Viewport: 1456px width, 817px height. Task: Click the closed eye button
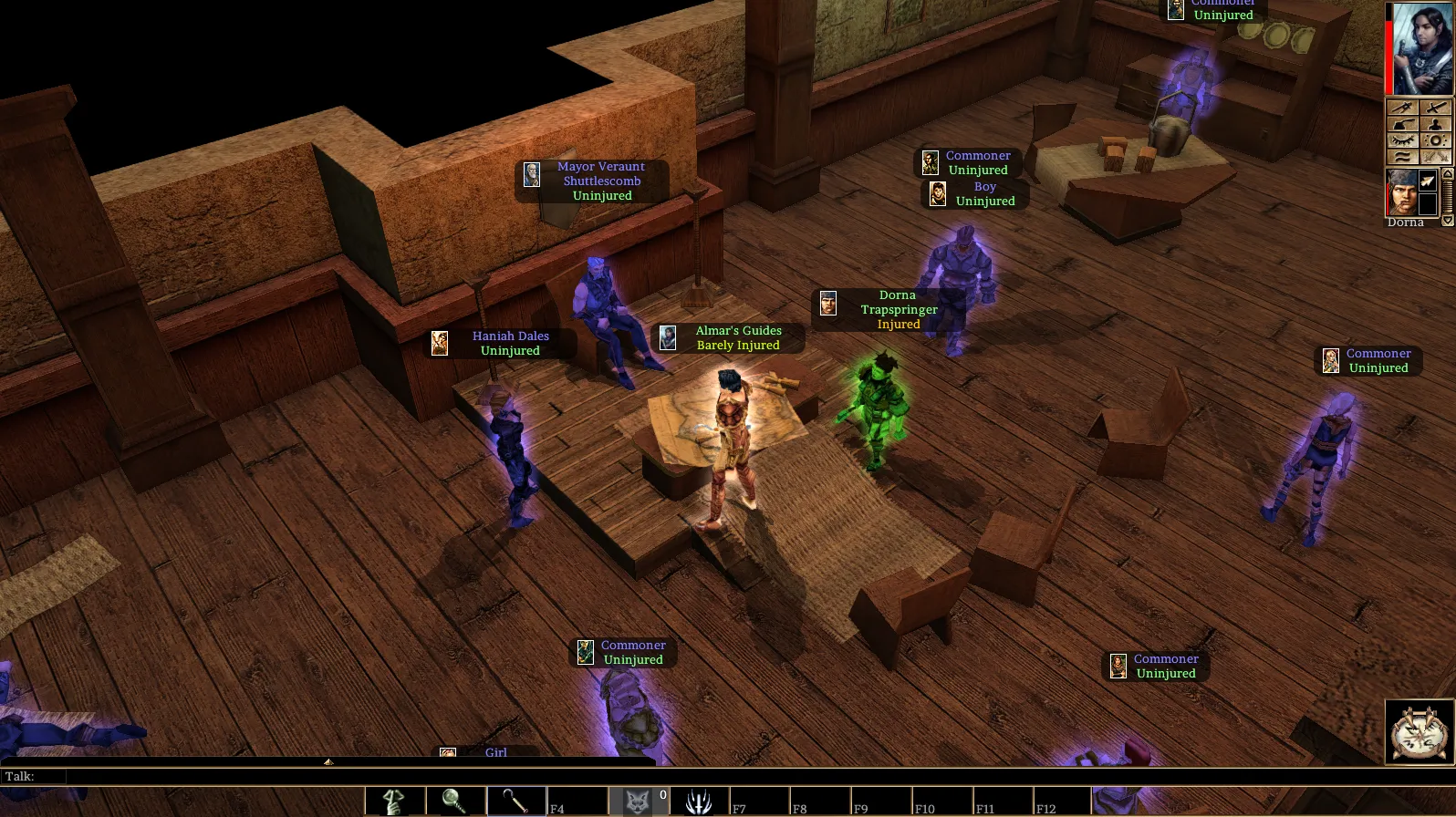[1402, 140]
